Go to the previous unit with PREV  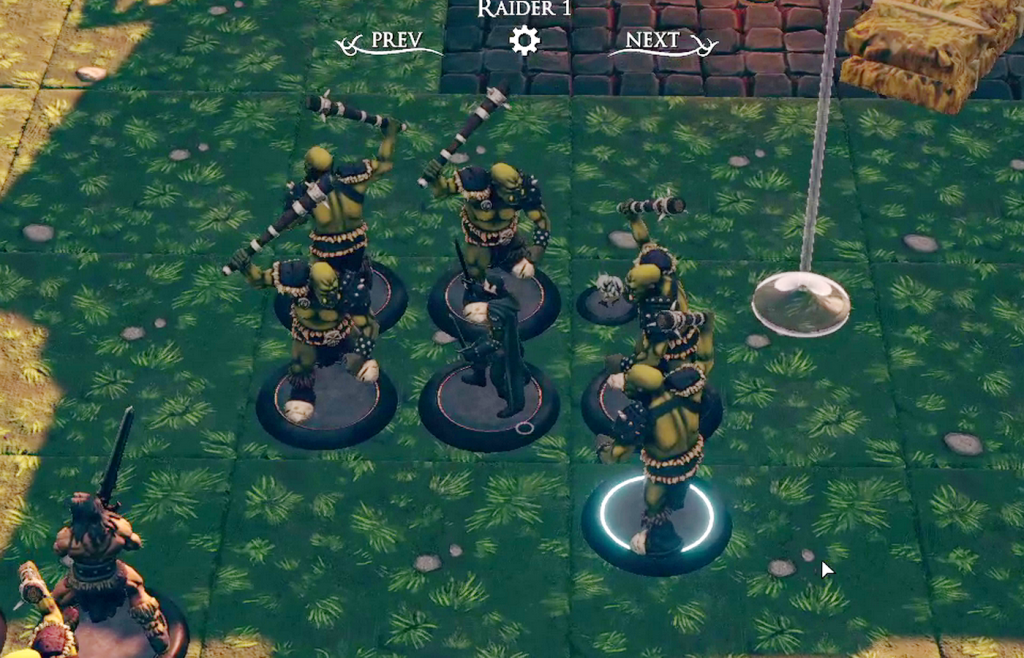[391, 41]
